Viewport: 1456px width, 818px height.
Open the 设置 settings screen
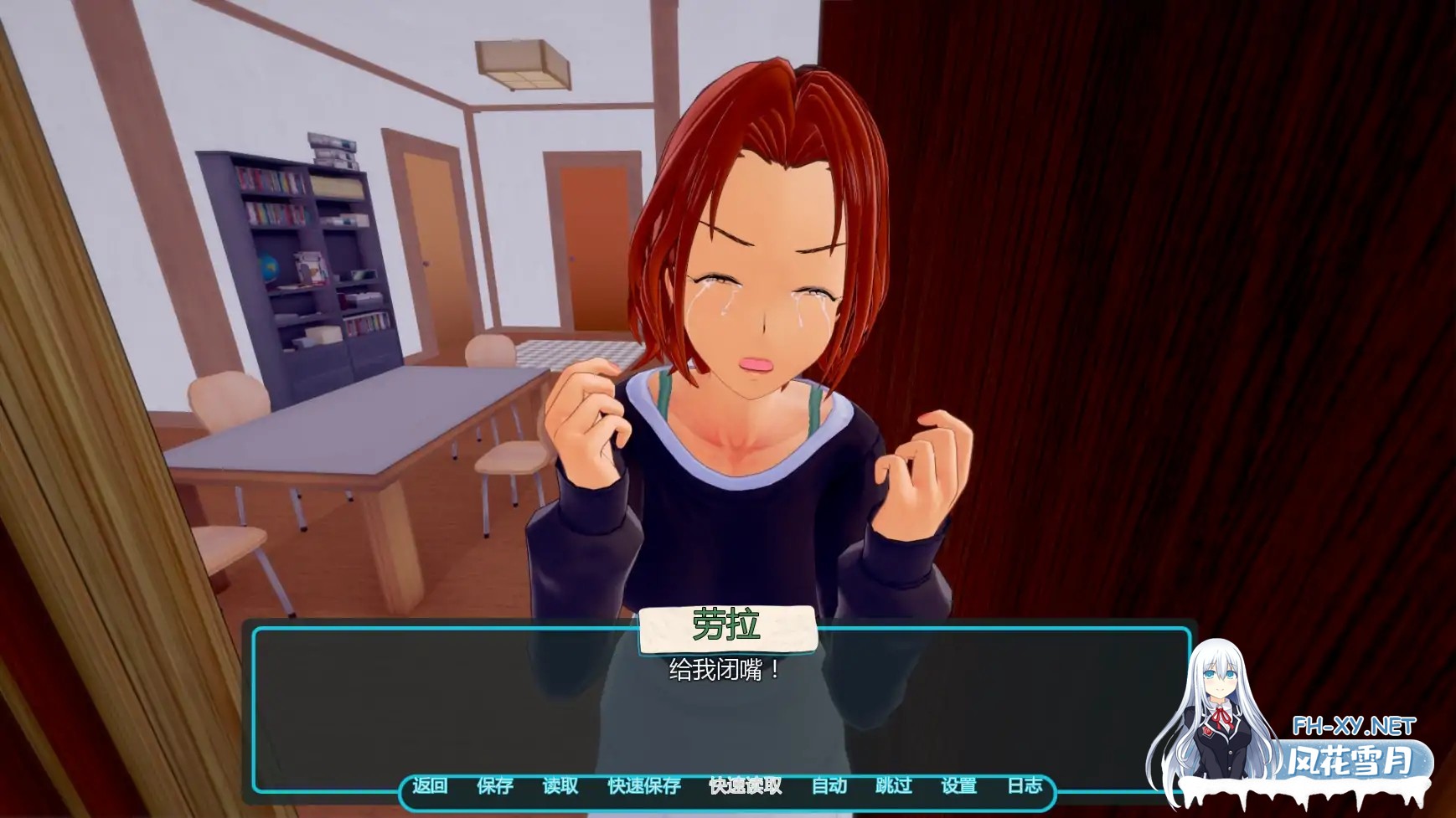click(x=960, y=786)
